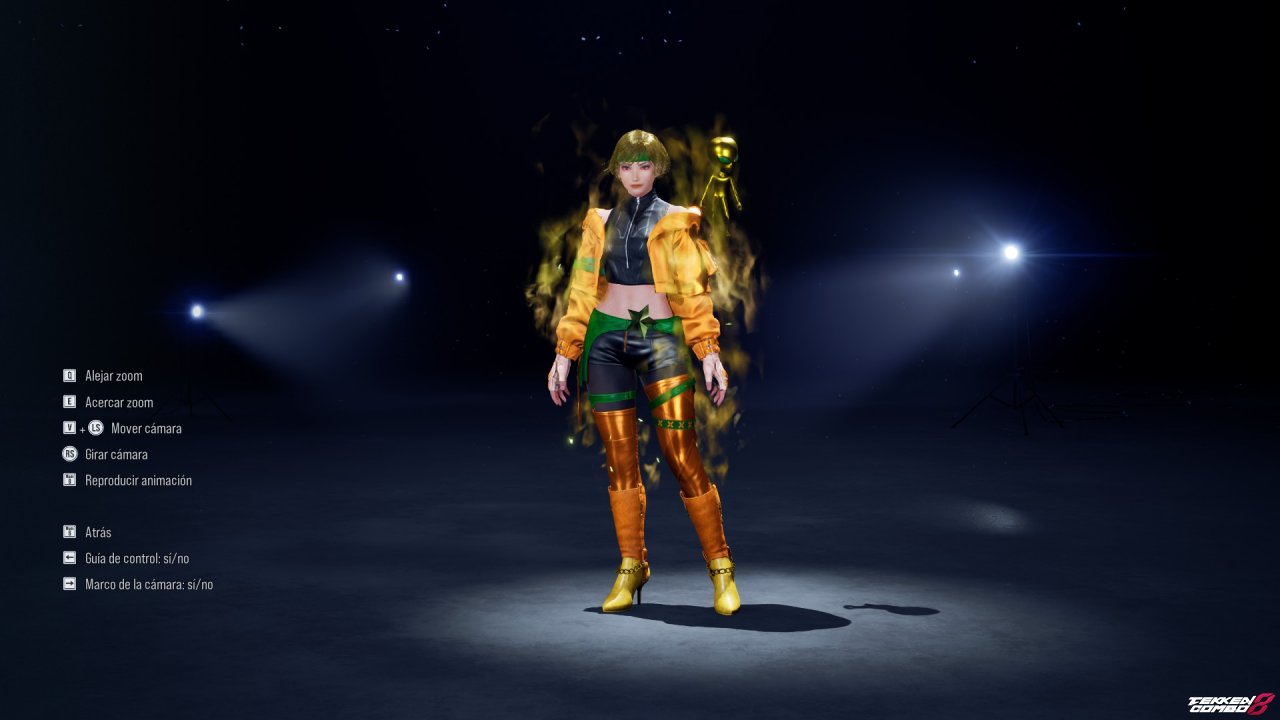The width and height of the screenshot is (1280, 720).
Task: Click the gamepad icon beside Atrás
Action: pyautogui.click(x=68, y=531)
